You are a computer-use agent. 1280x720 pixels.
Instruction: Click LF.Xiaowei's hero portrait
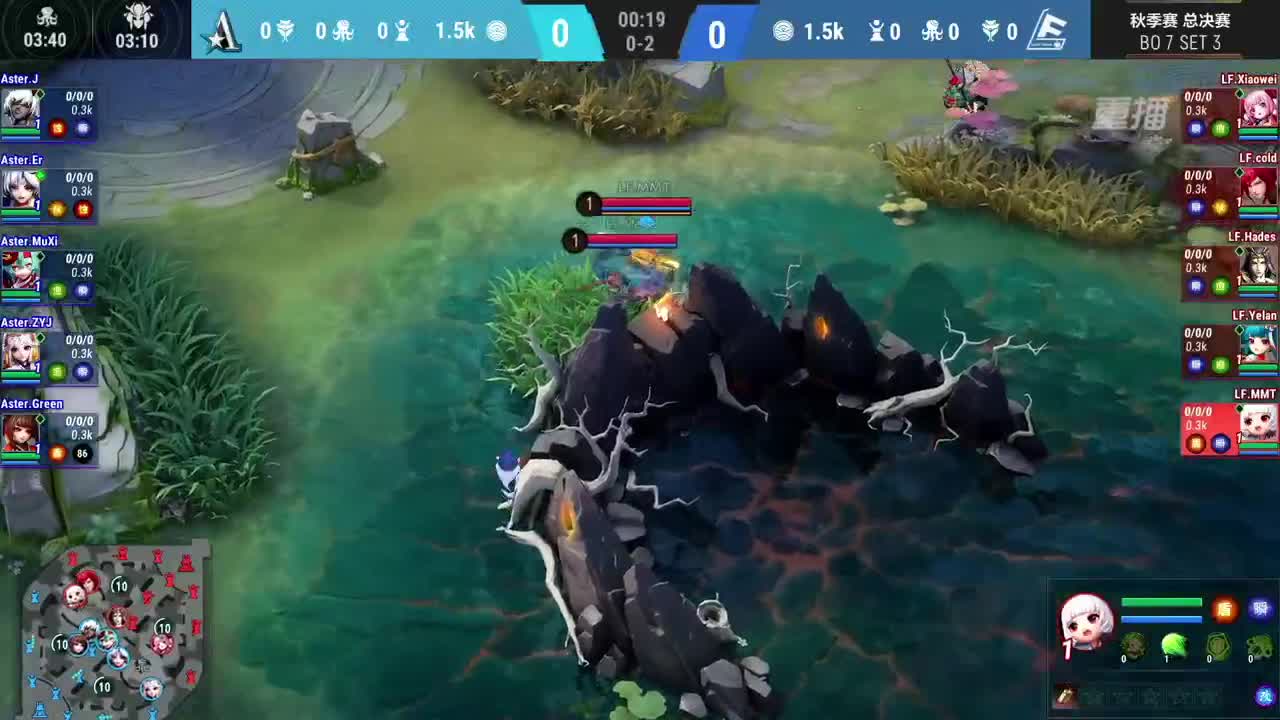pyautogui.click(x=1259, y=105)
